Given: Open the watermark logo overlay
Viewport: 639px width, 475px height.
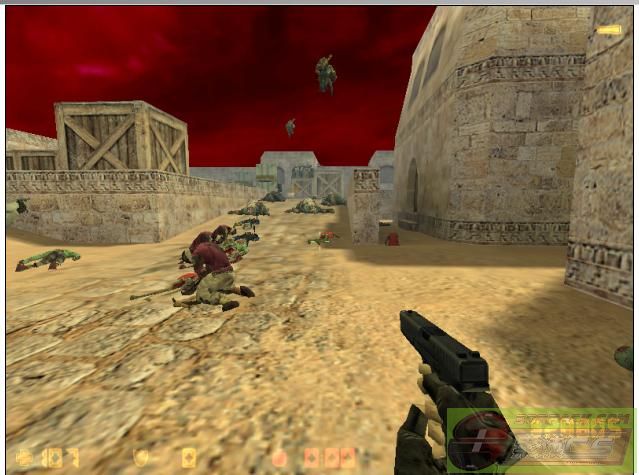Looking at the screenshot, I should pyautogui.click(x=540, y=441).
